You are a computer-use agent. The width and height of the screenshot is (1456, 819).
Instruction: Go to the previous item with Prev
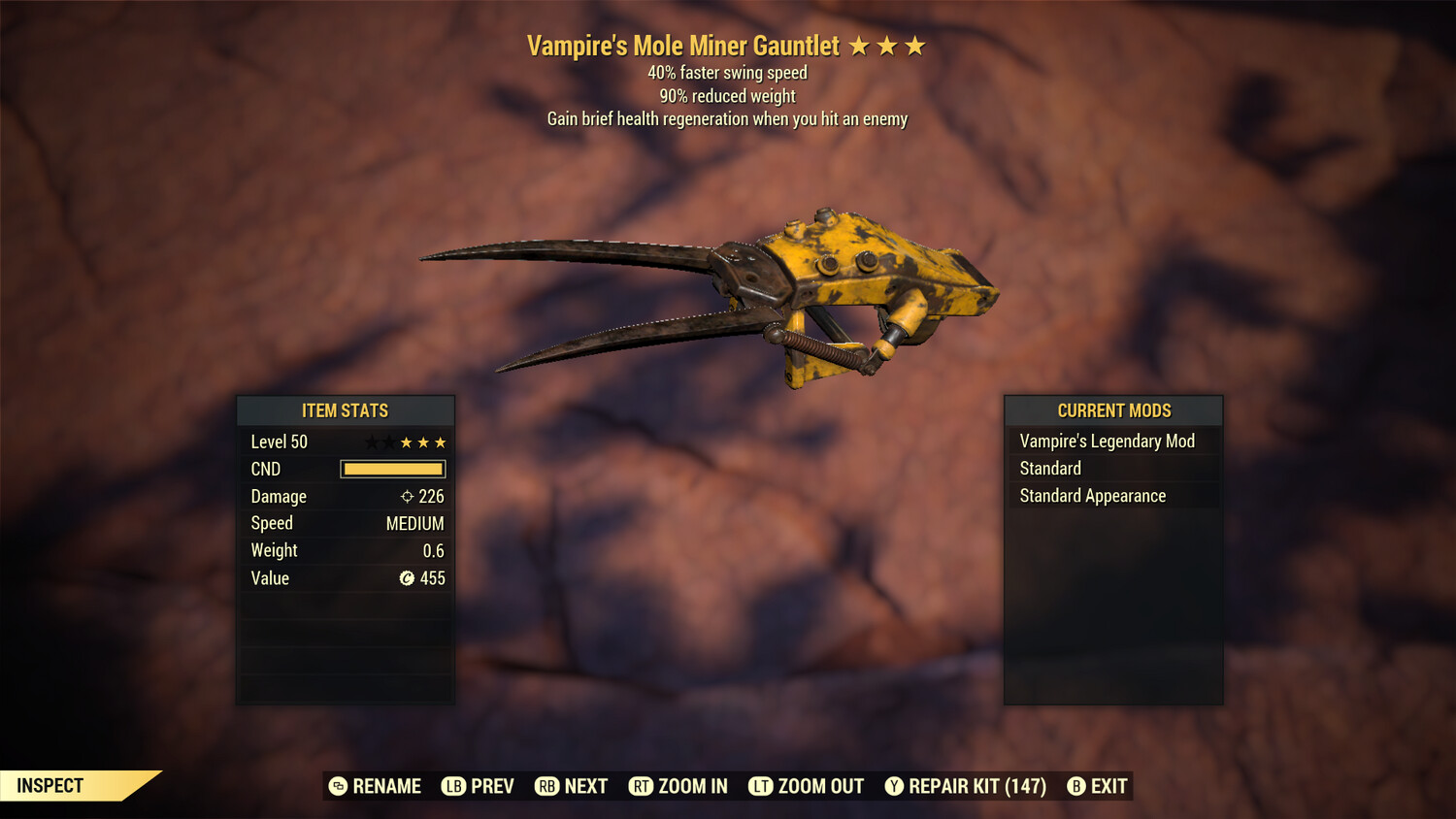(x=479, y=786)
